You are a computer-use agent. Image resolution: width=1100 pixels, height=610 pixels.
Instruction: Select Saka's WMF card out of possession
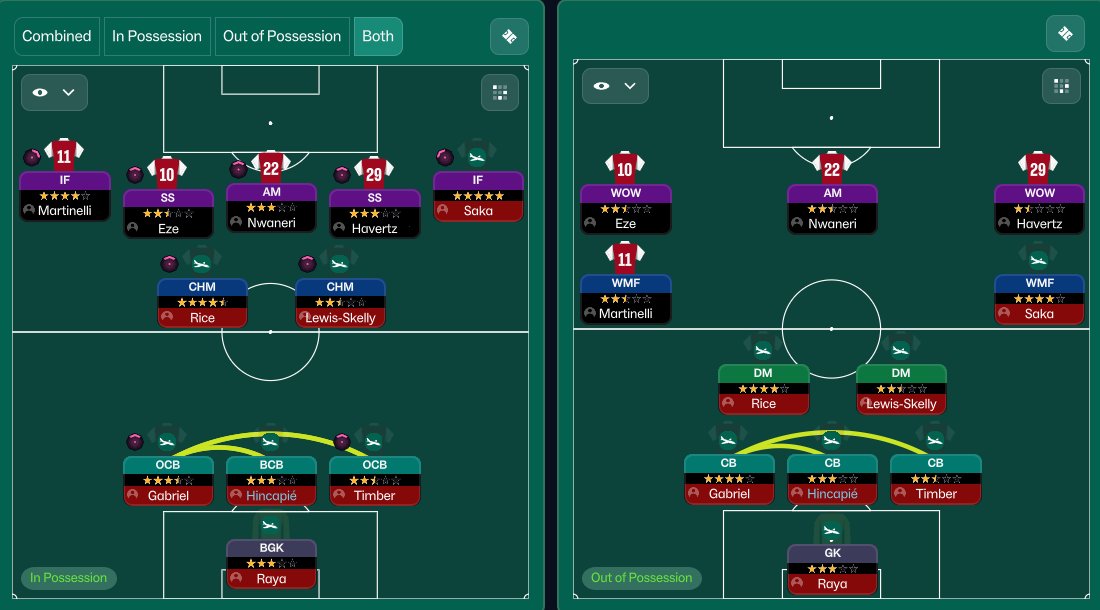click(1039, 298)
